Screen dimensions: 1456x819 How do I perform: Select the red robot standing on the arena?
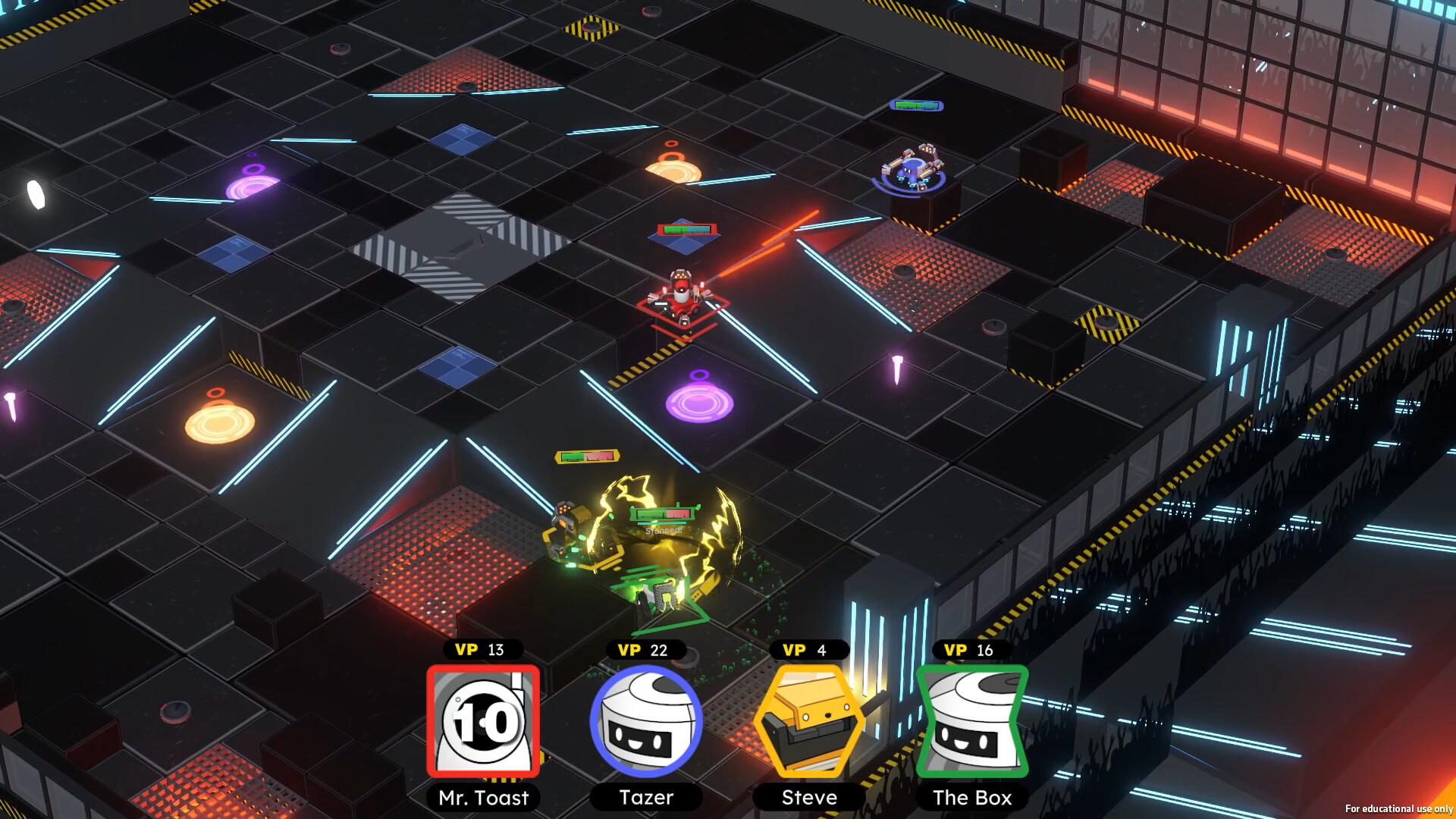(681, 293)
